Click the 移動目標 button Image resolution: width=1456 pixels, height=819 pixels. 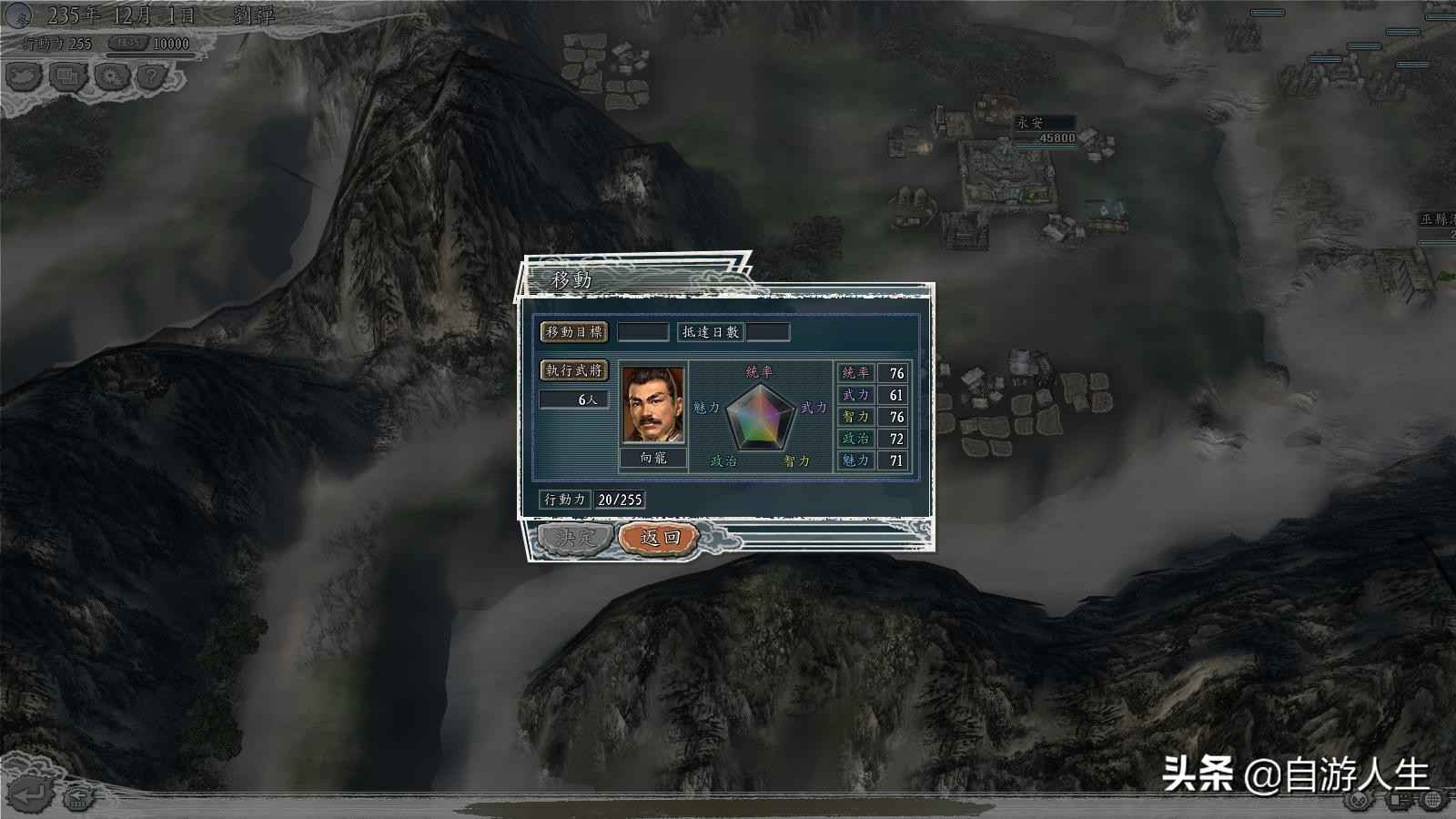coord(573,332)
